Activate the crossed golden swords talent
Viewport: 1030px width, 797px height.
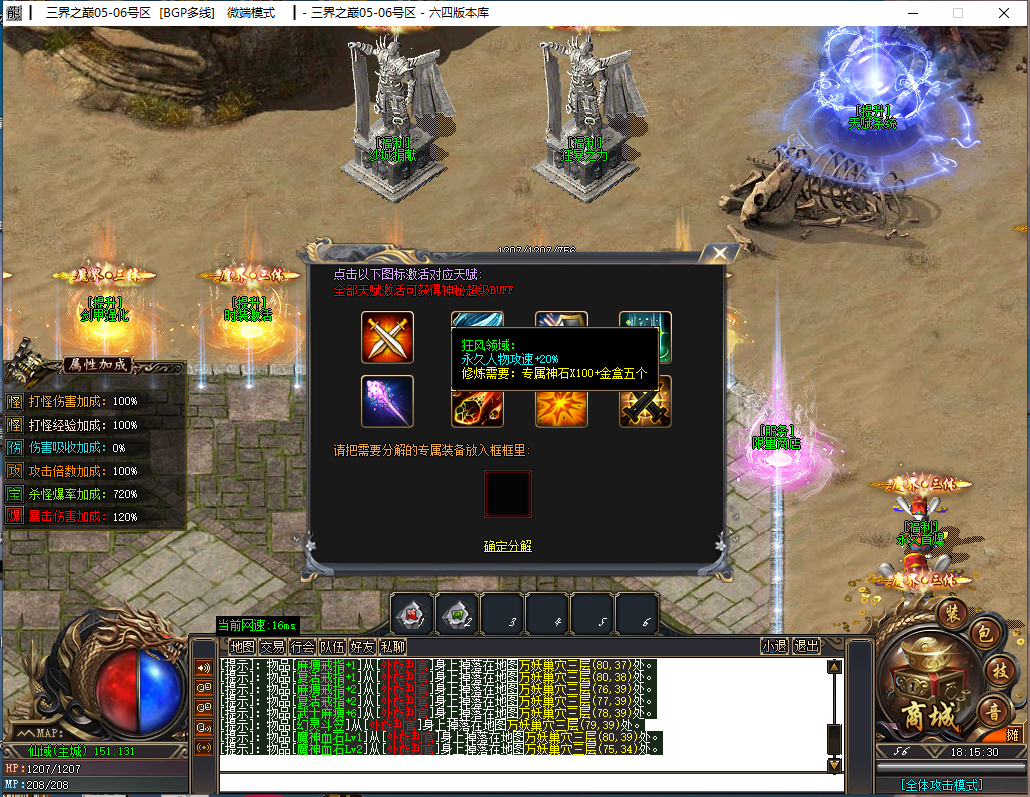(x=387, y=337)
